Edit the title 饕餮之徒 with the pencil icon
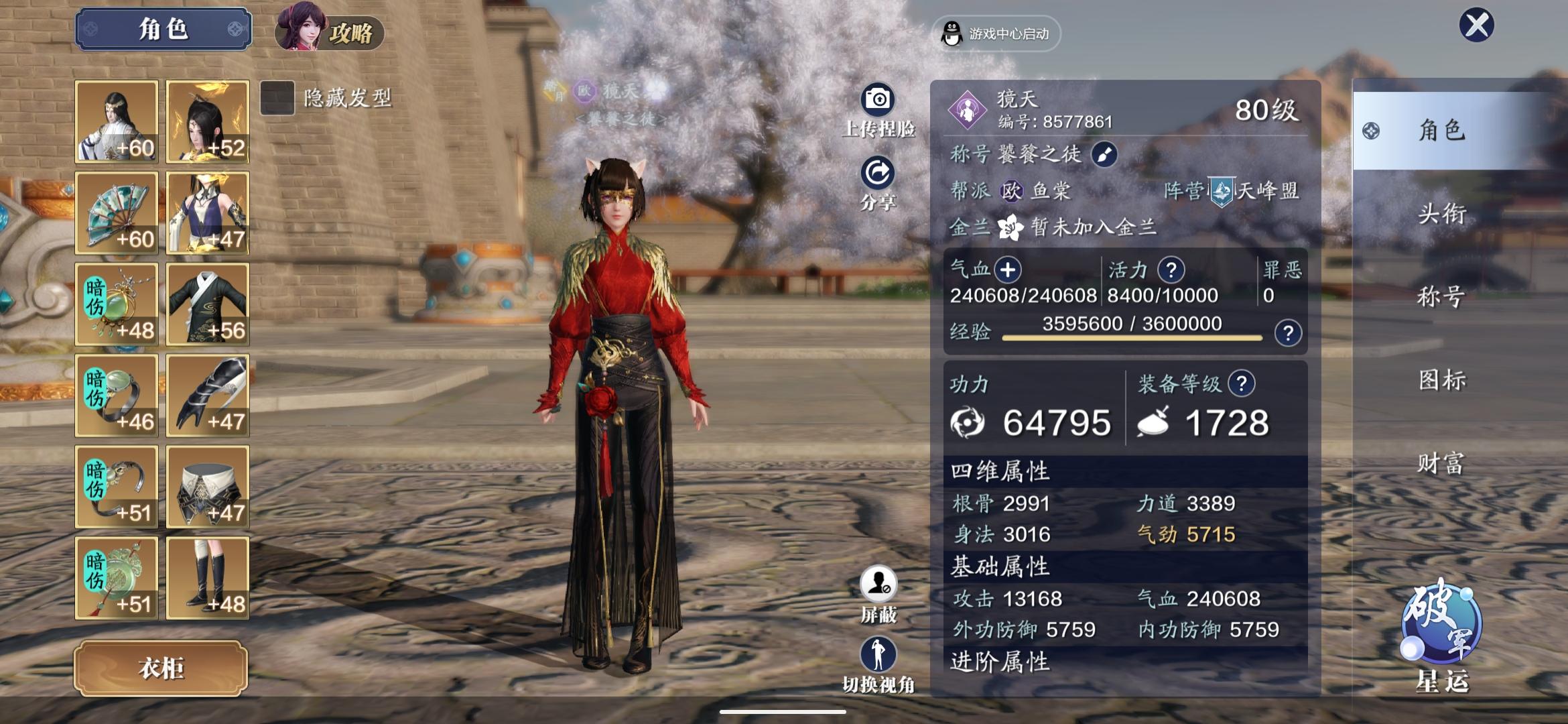This screenshot has height=724, width=1568. 1104,155
